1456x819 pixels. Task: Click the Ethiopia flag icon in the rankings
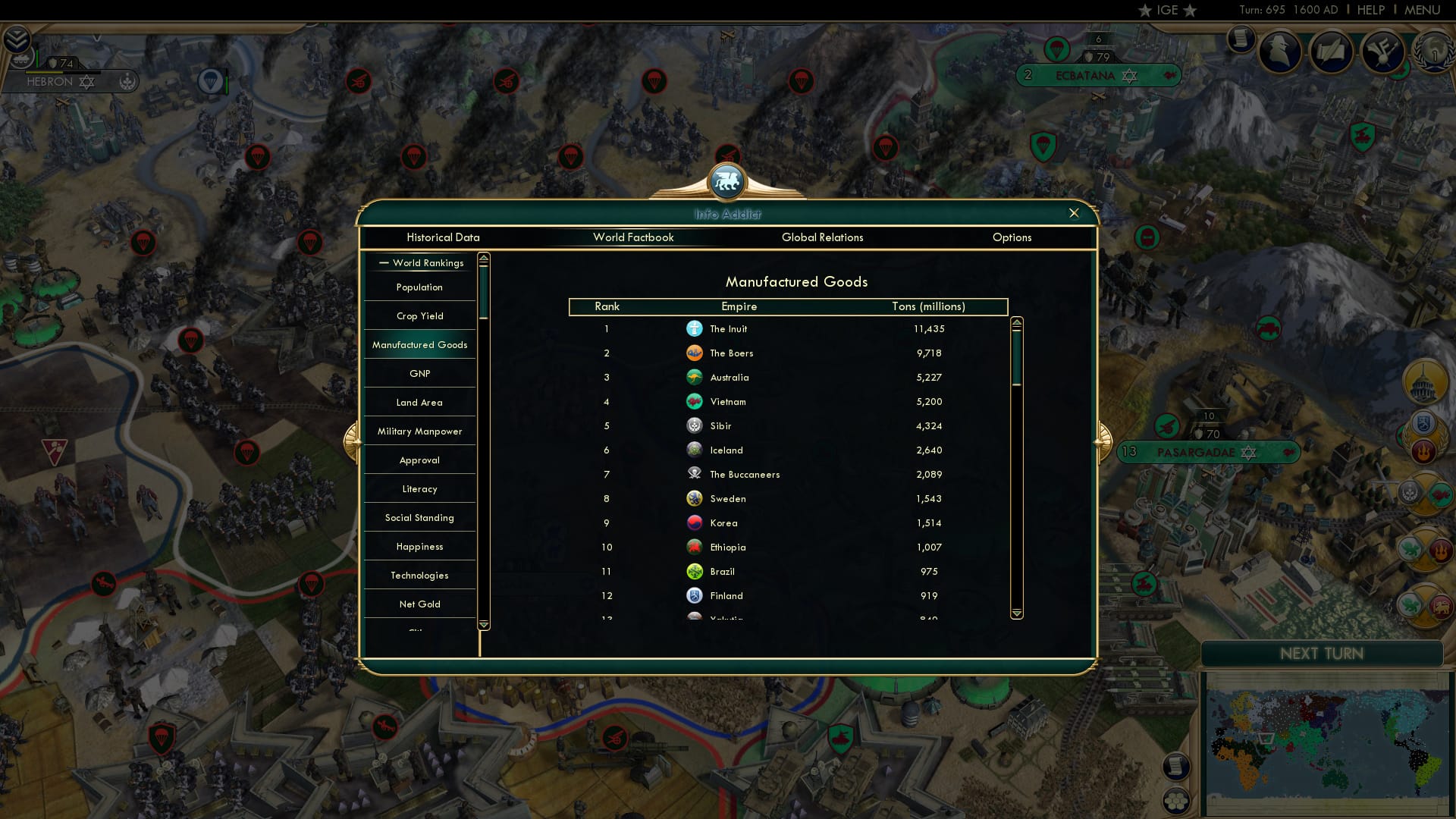point(694,547)
